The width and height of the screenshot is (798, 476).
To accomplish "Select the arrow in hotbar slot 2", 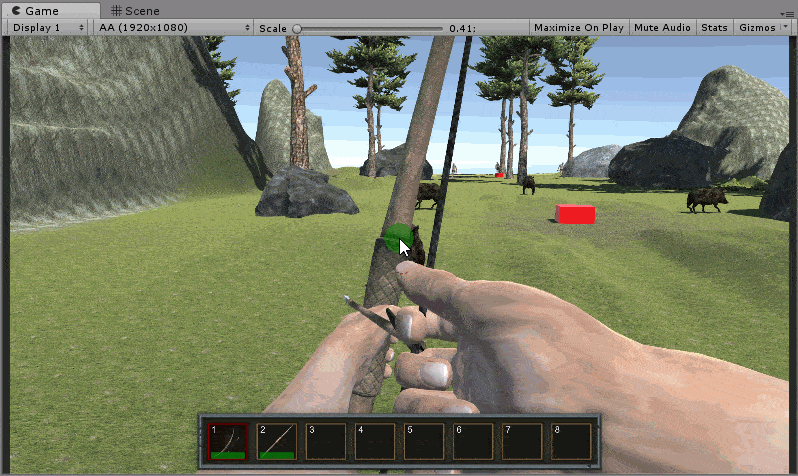I will pos(276,441).
